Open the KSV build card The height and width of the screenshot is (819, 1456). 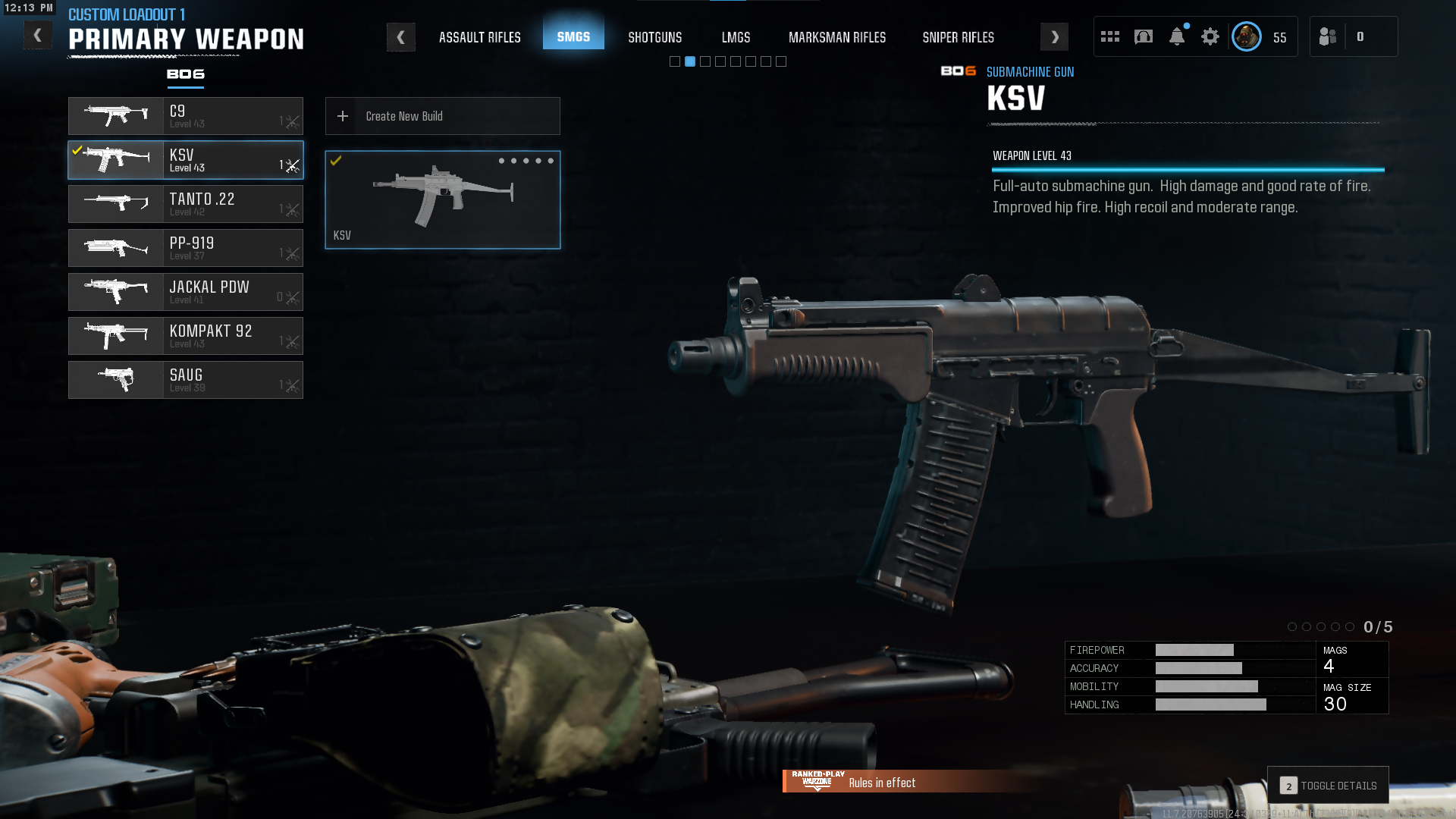click(442, 199)
